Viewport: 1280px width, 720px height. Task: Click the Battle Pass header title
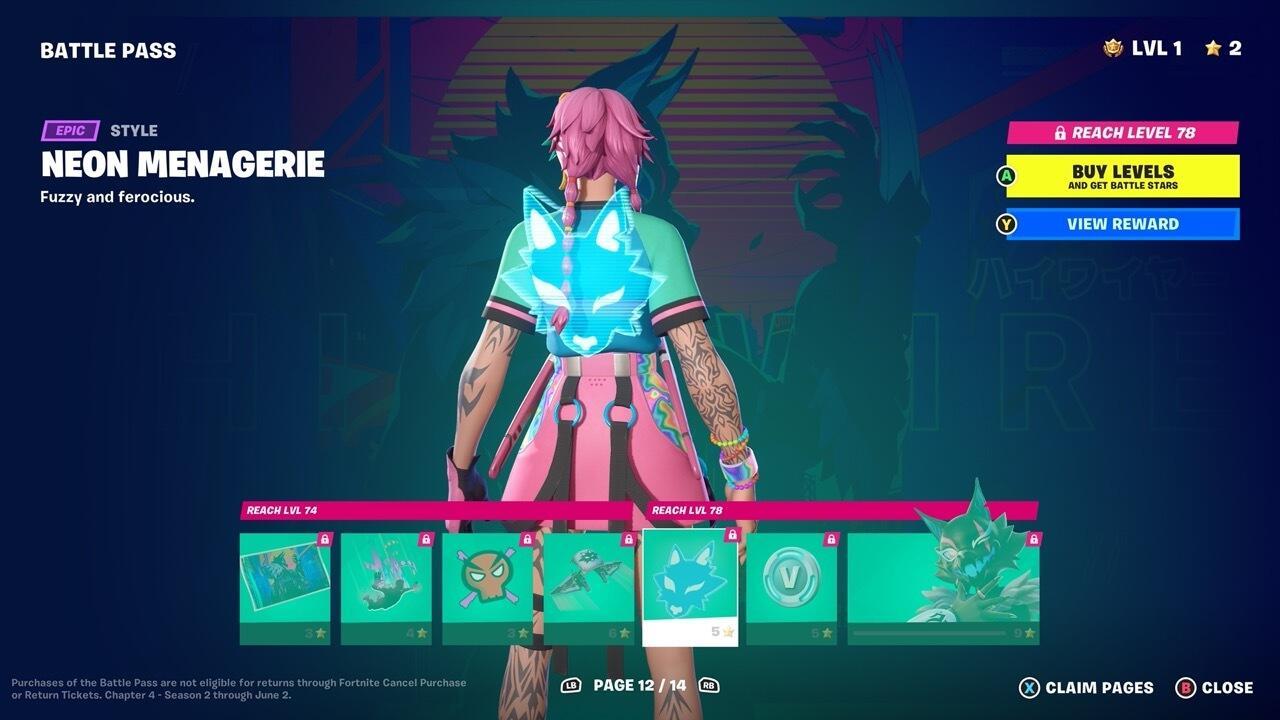(108, 49)
